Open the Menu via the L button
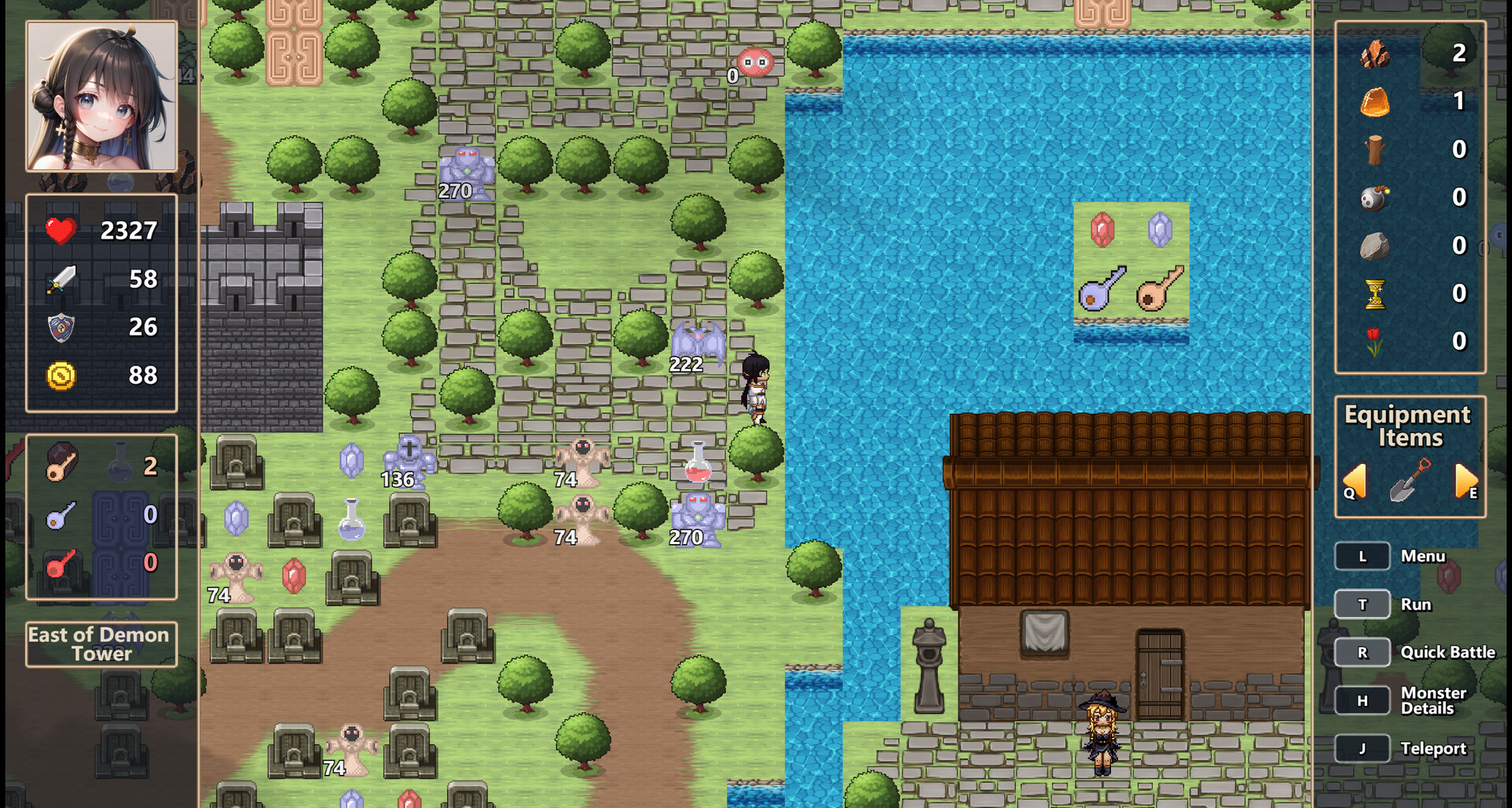1512x808 pixels. point(1362,556)
